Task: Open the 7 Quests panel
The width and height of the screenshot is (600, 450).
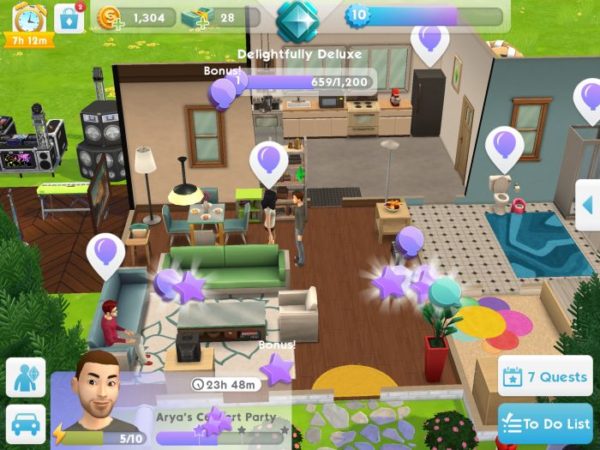Action: [544, 377]
